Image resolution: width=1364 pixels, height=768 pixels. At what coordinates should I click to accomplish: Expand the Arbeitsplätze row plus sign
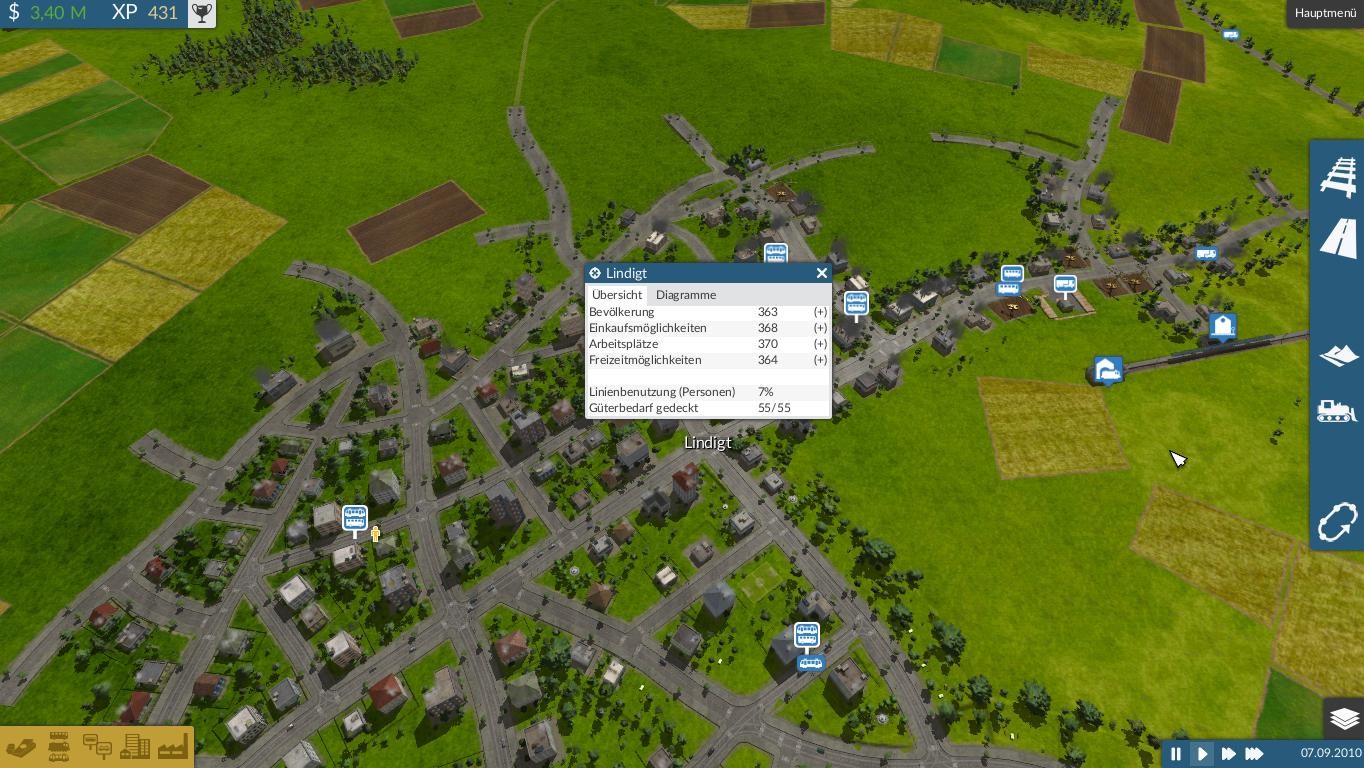(x=820, y=344)
